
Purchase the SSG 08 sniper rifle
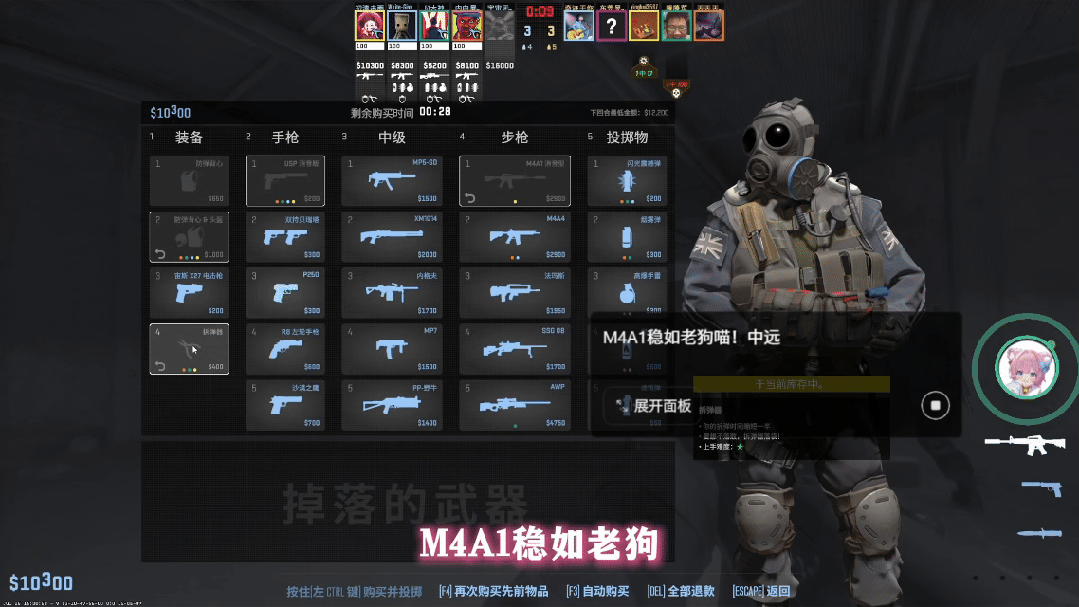[515, 349]
